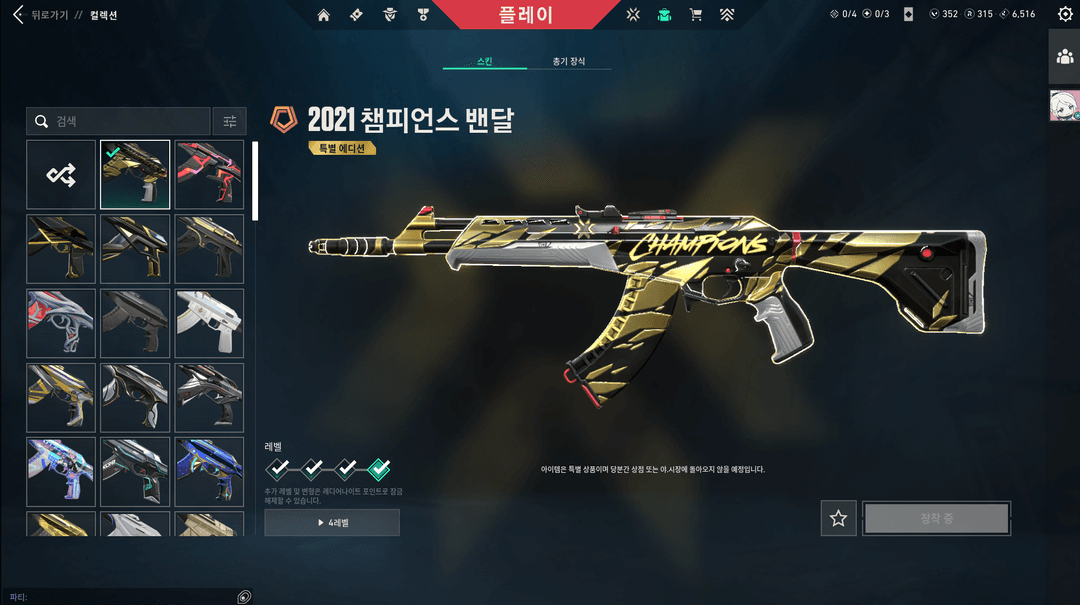Select the equipped 2021 Champions Vandal thumbnail
Viewport: 1080px width, 605px height.
135,175
